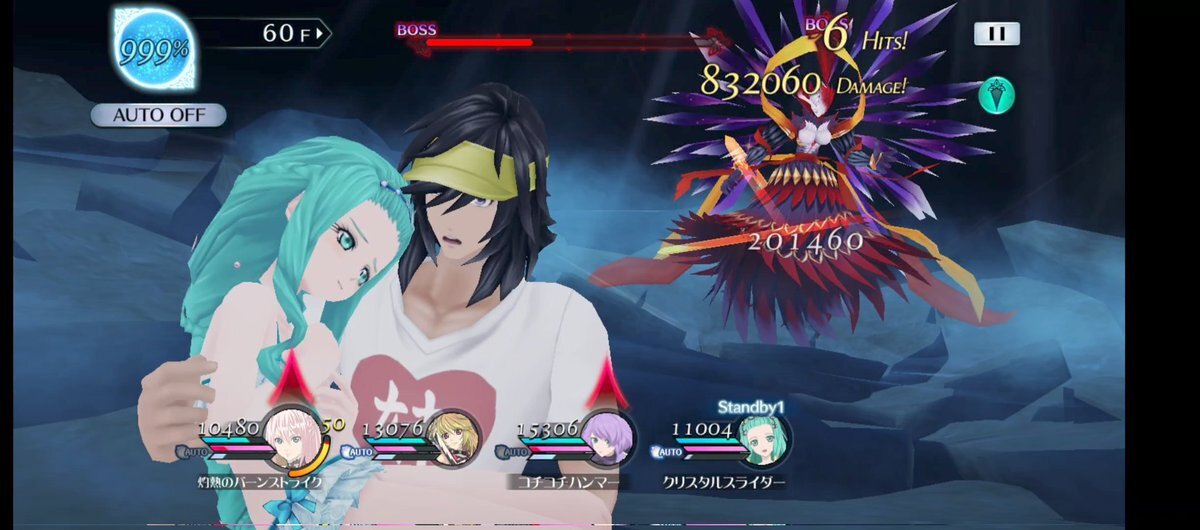Tap the green crystal icon below pause
Screen dimensions: 1200x530
[998, 95]
